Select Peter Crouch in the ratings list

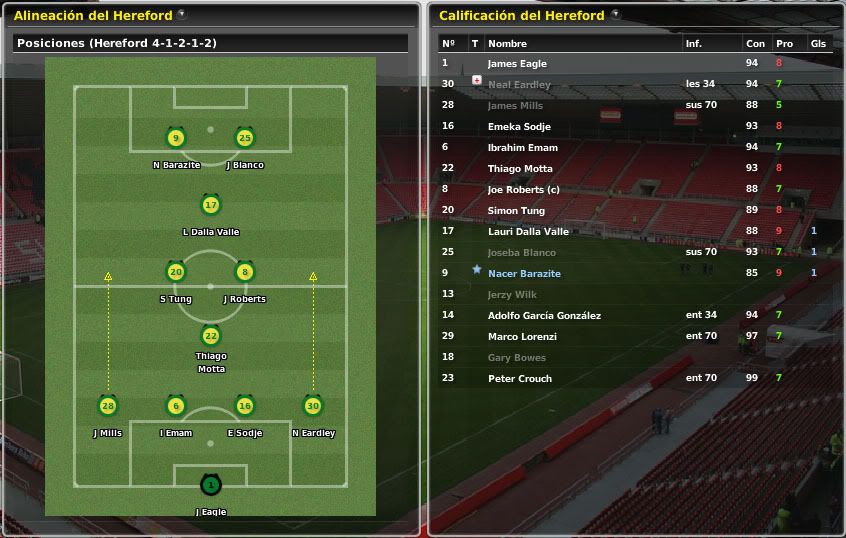point(519,378)
